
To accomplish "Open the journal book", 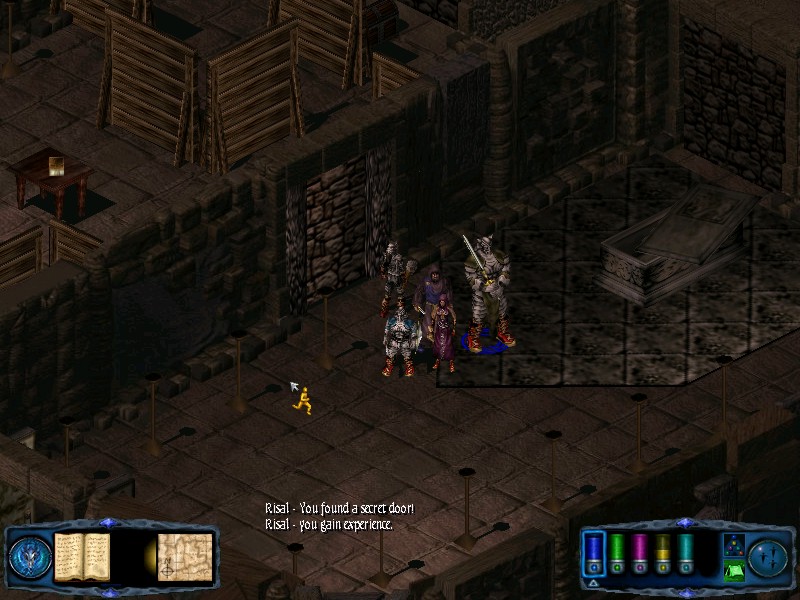I will click(x=81, y=555).
